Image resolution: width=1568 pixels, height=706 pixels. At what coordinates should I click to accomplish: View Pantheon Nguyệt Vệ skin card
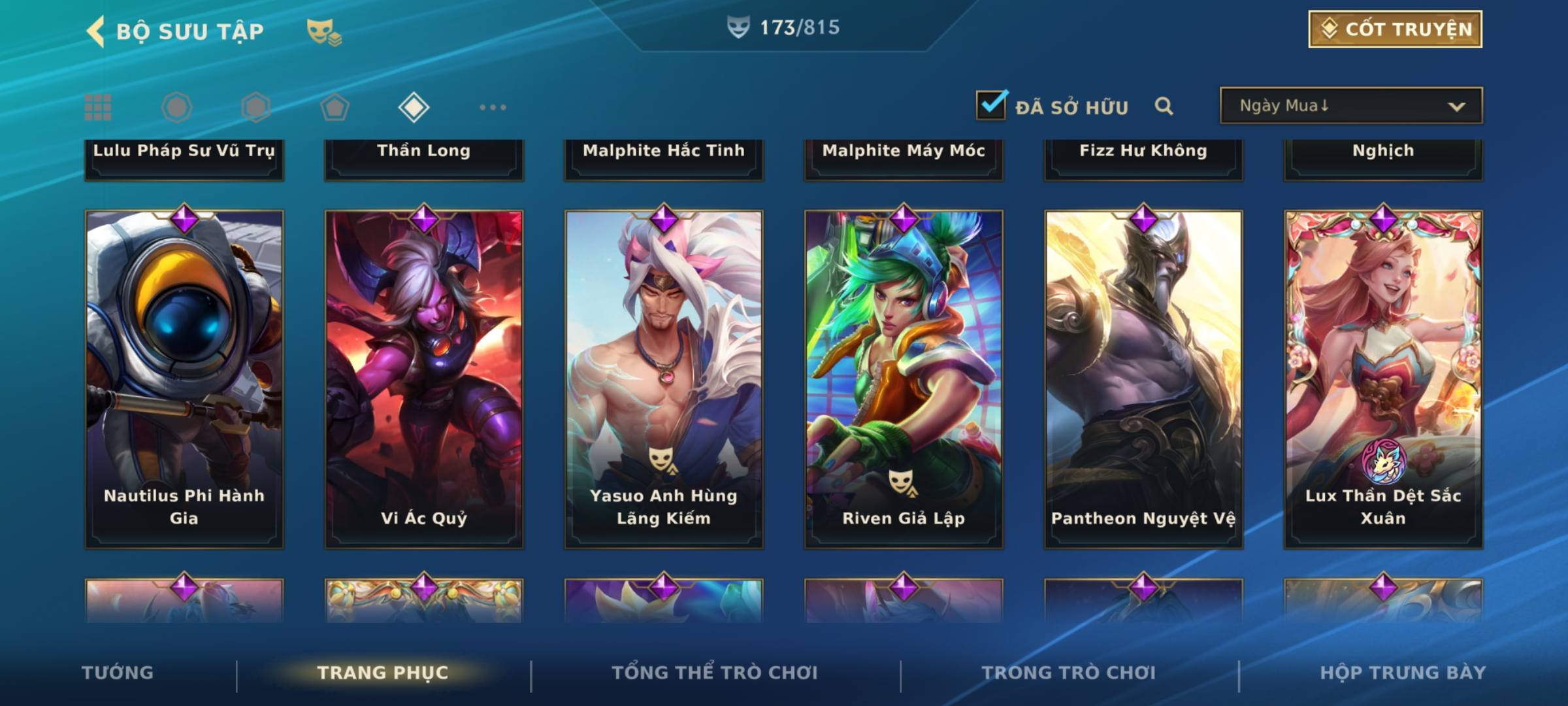pyautogui.click(x=1143, y=379)
